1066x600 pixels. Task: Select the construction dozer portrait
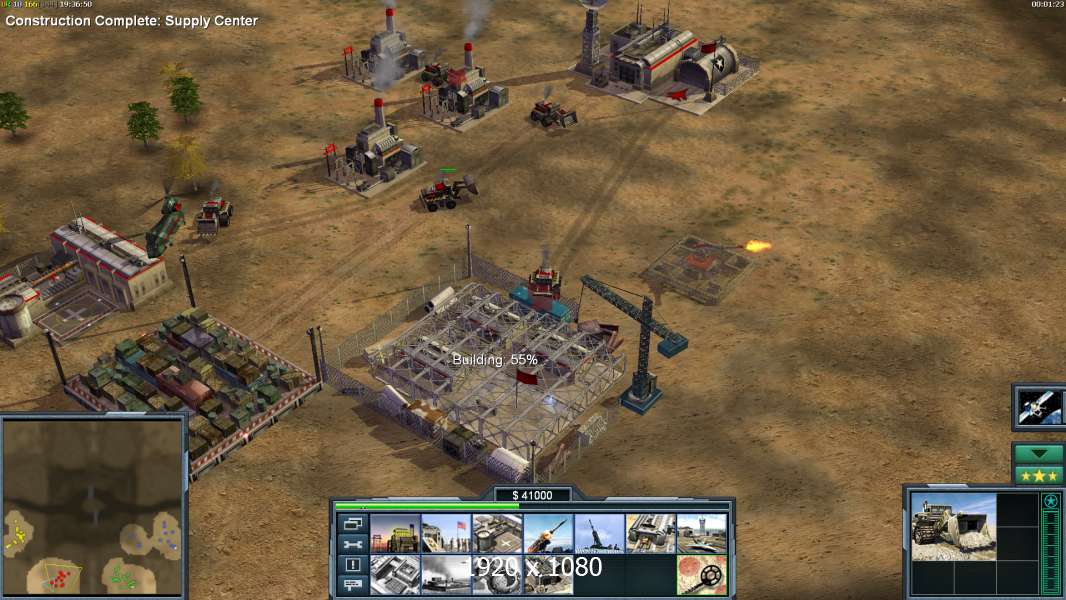point(953,526)
